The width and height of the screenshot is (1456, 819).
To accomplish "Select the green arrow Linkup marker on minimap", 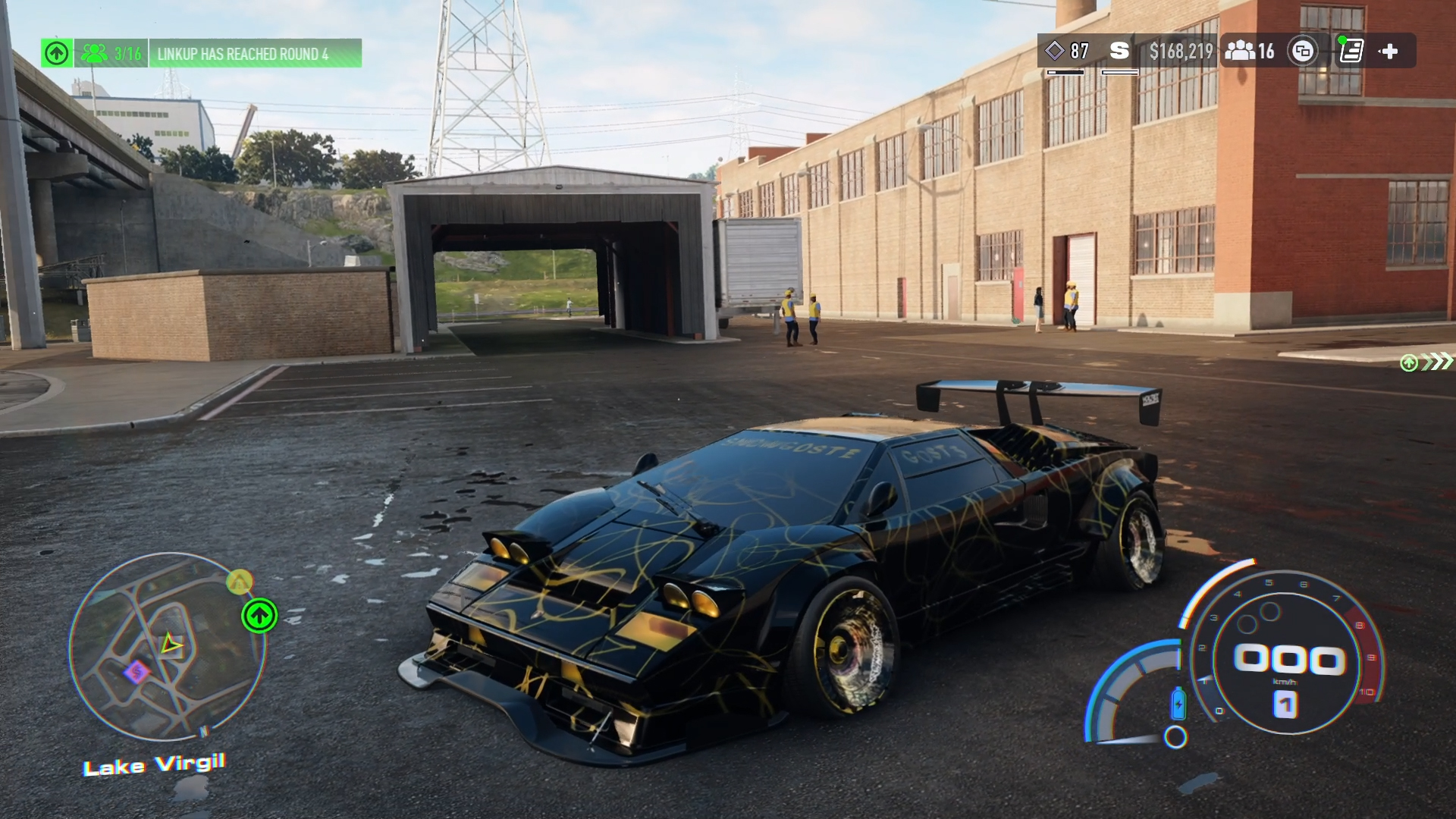I will click(x=259, y=615).
